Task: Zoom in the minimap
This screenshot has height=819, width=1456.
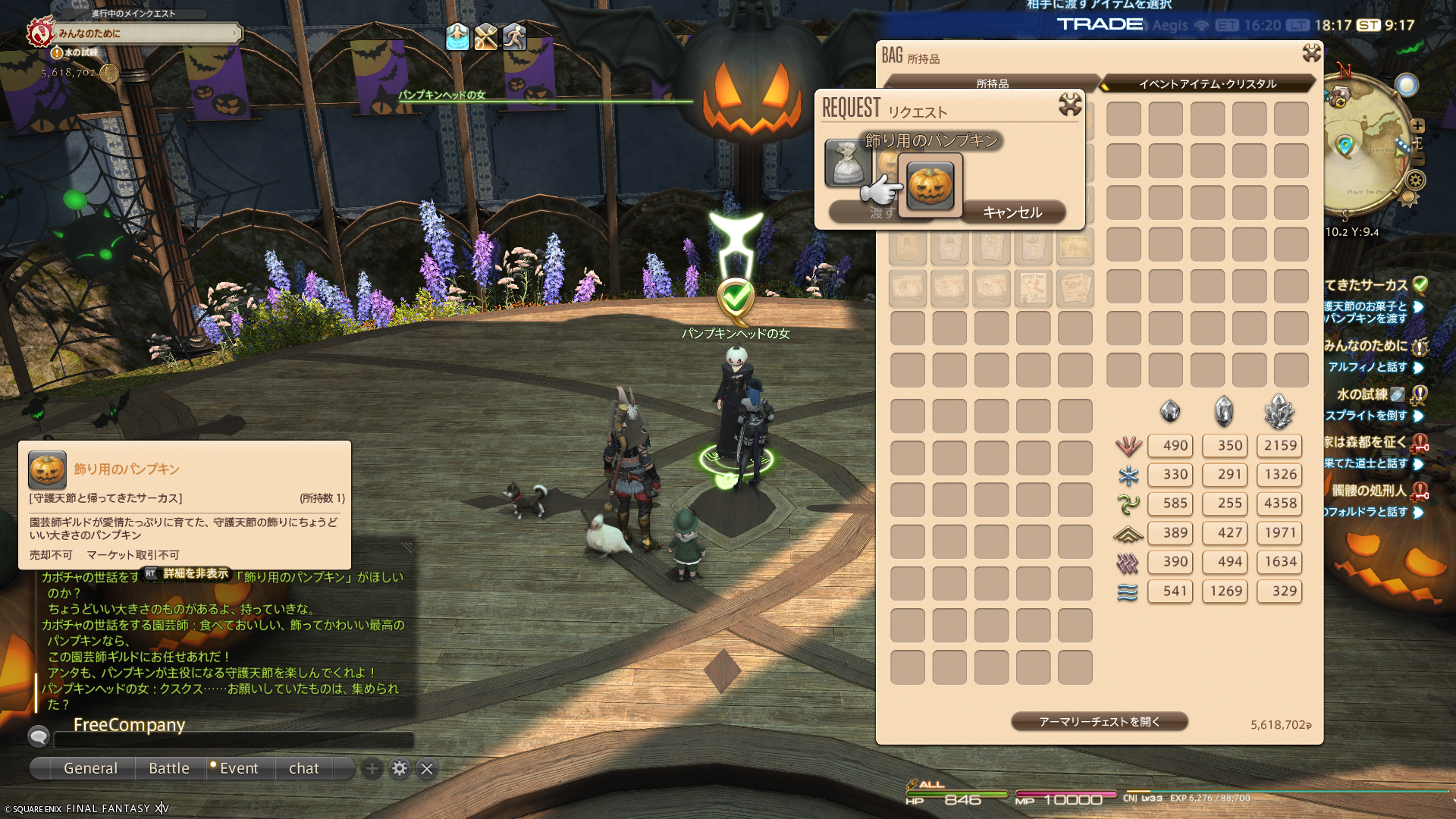Action: [1417, 126]
